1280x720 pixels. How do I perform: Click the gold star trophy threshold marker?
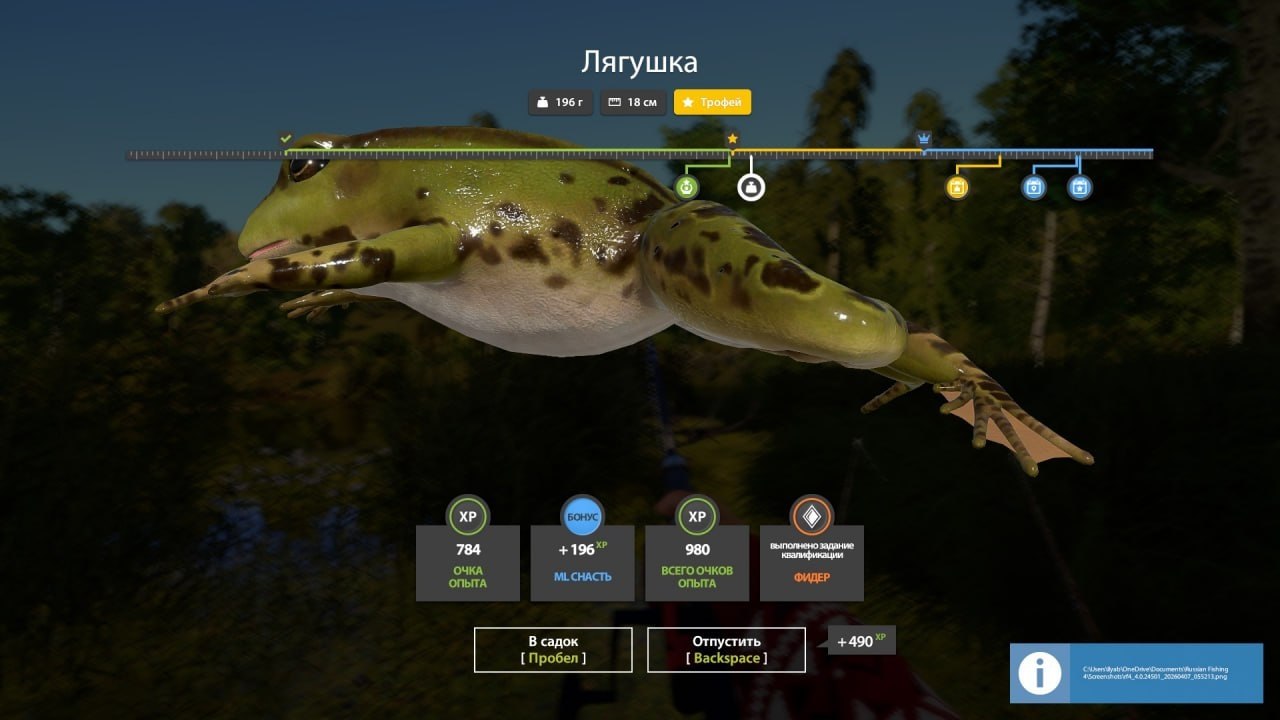732,138
